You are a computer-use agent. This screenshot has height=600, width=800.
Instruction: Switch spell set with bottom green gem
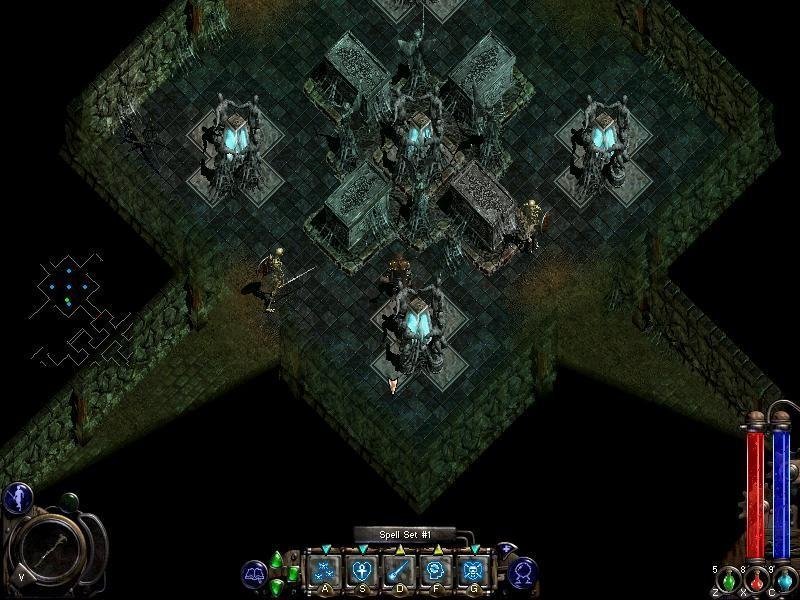point(277,586)
